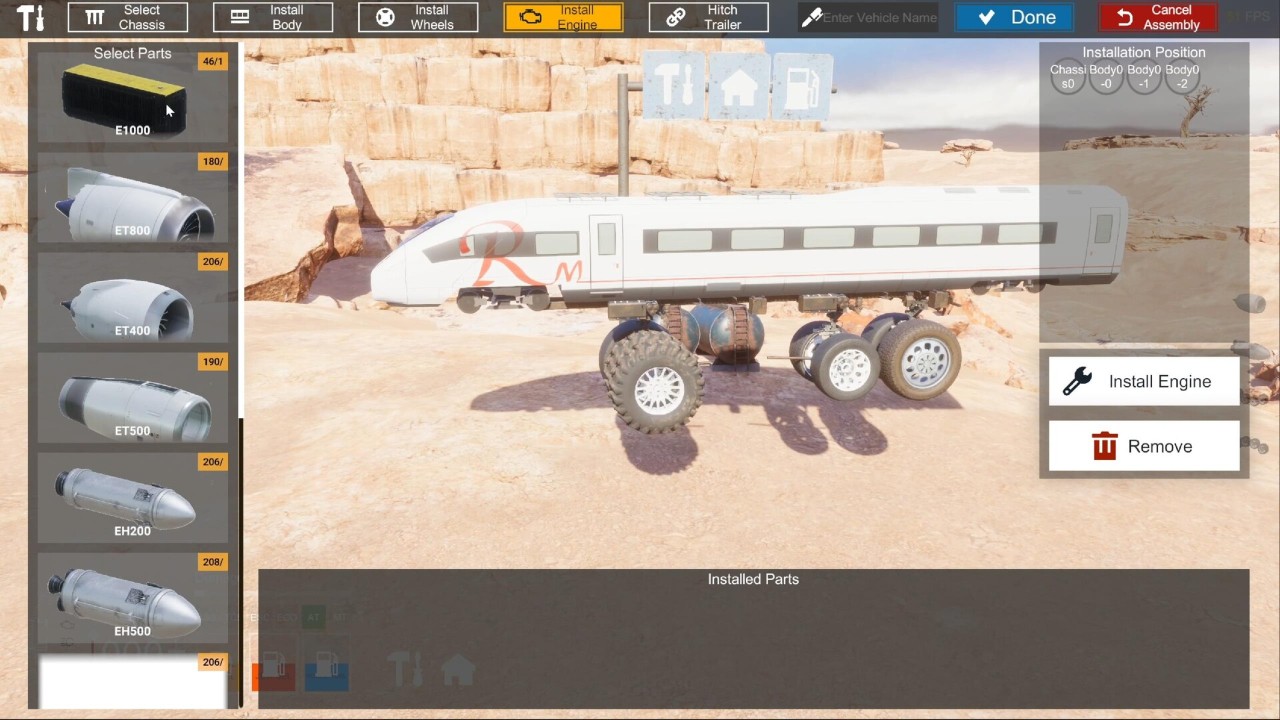1280x720 pixels.
Task: Open the Select Chassis tab
Action: tap(127, 17)
